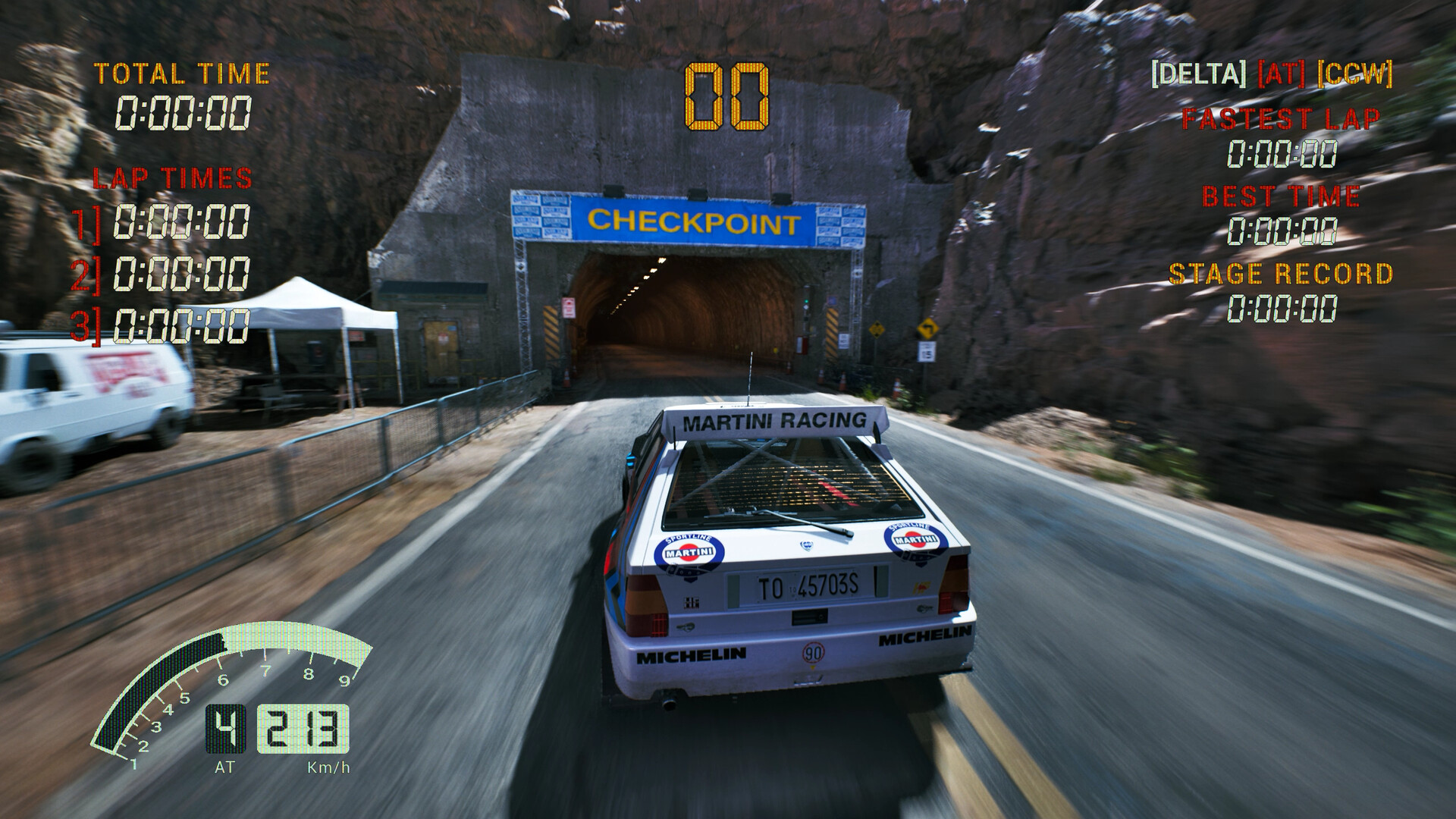Click the TOTAL TIME readout 0:00:00
Viewport: 1456px width, 819px height.
(185, 111)
